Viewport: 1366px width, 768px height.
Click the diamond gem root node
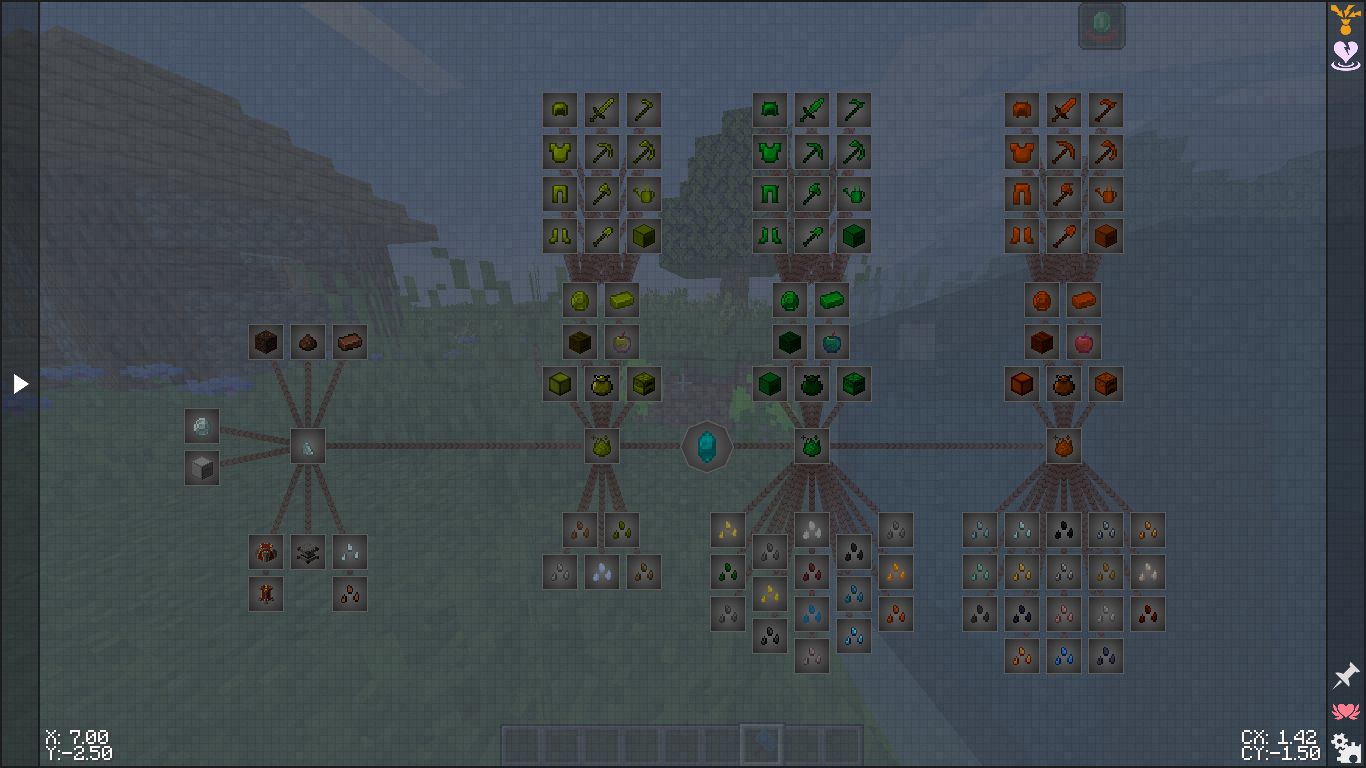[707, 447]
